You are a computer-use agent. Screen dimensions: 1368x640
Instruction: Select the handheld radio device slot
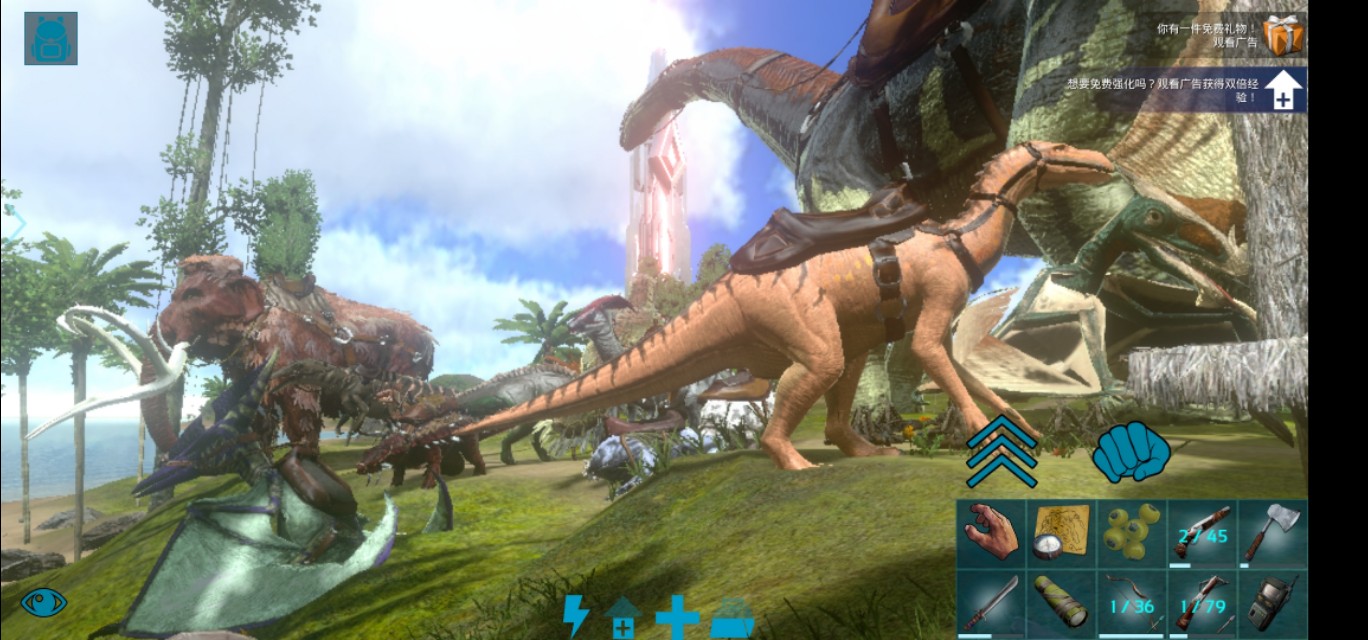click(1271, 602)
